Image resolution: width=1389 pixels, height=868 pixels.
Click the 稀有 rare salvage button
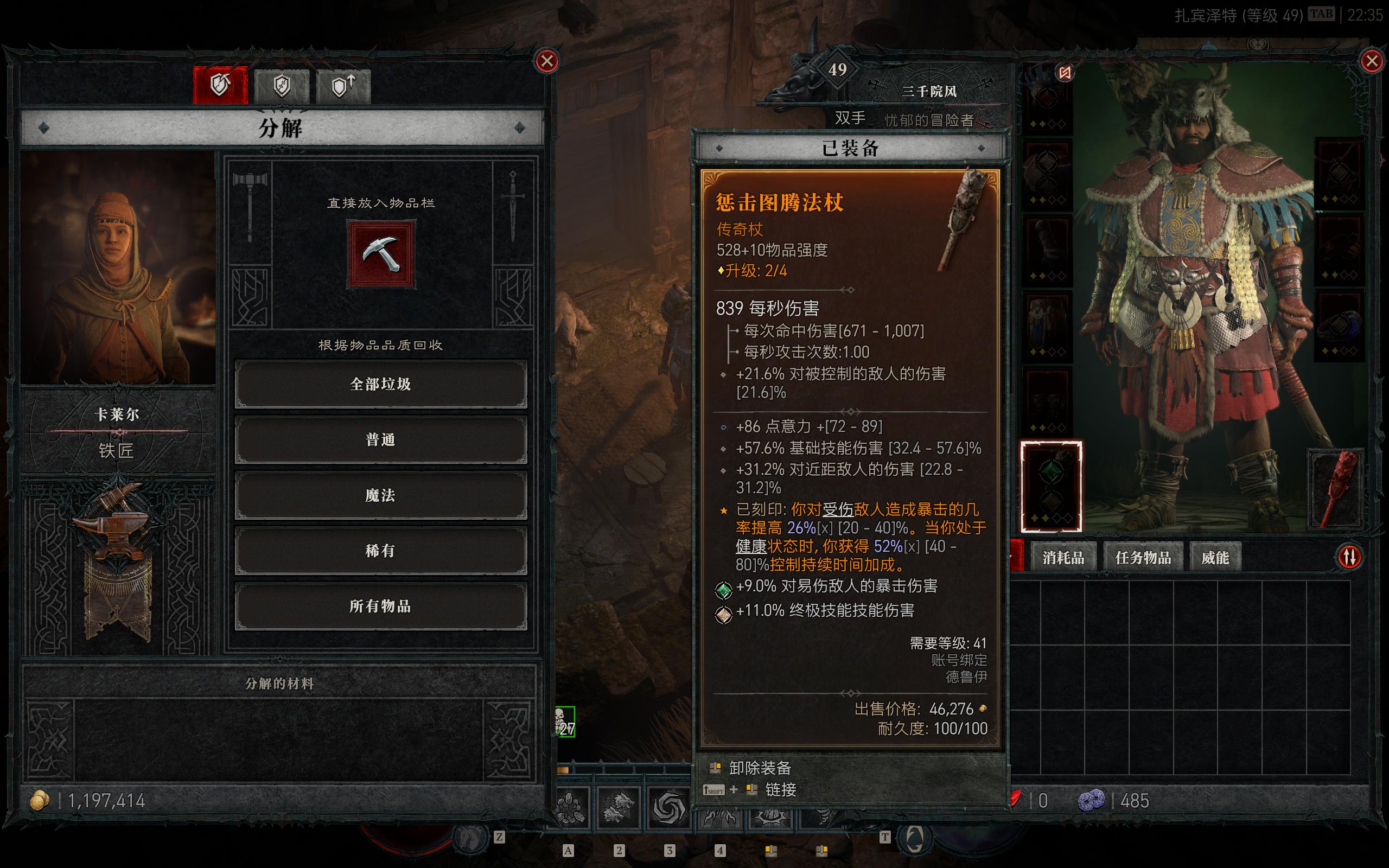(381, 550)
